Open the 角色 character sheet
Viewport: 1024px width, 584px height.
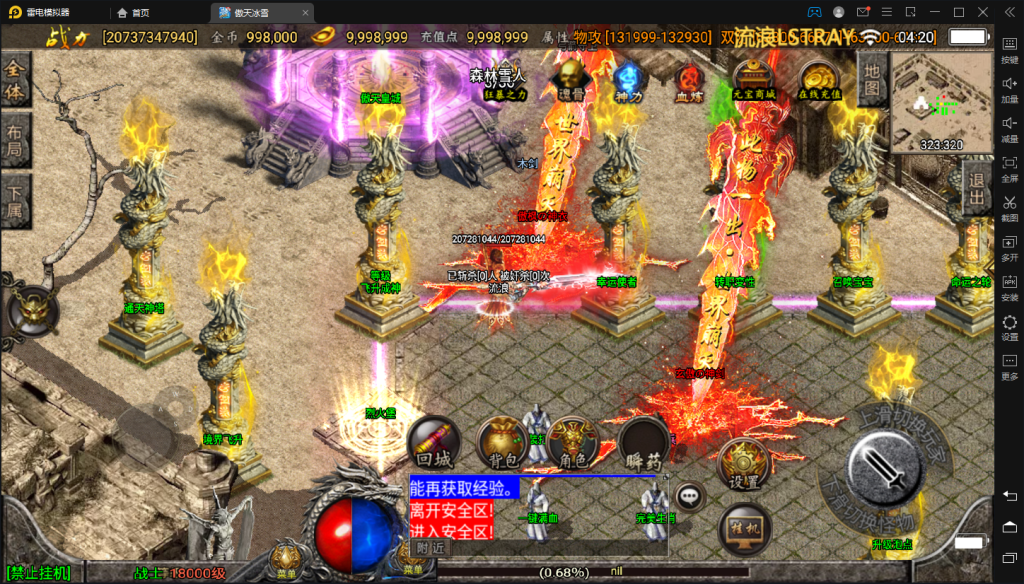[x=573, y=441]
